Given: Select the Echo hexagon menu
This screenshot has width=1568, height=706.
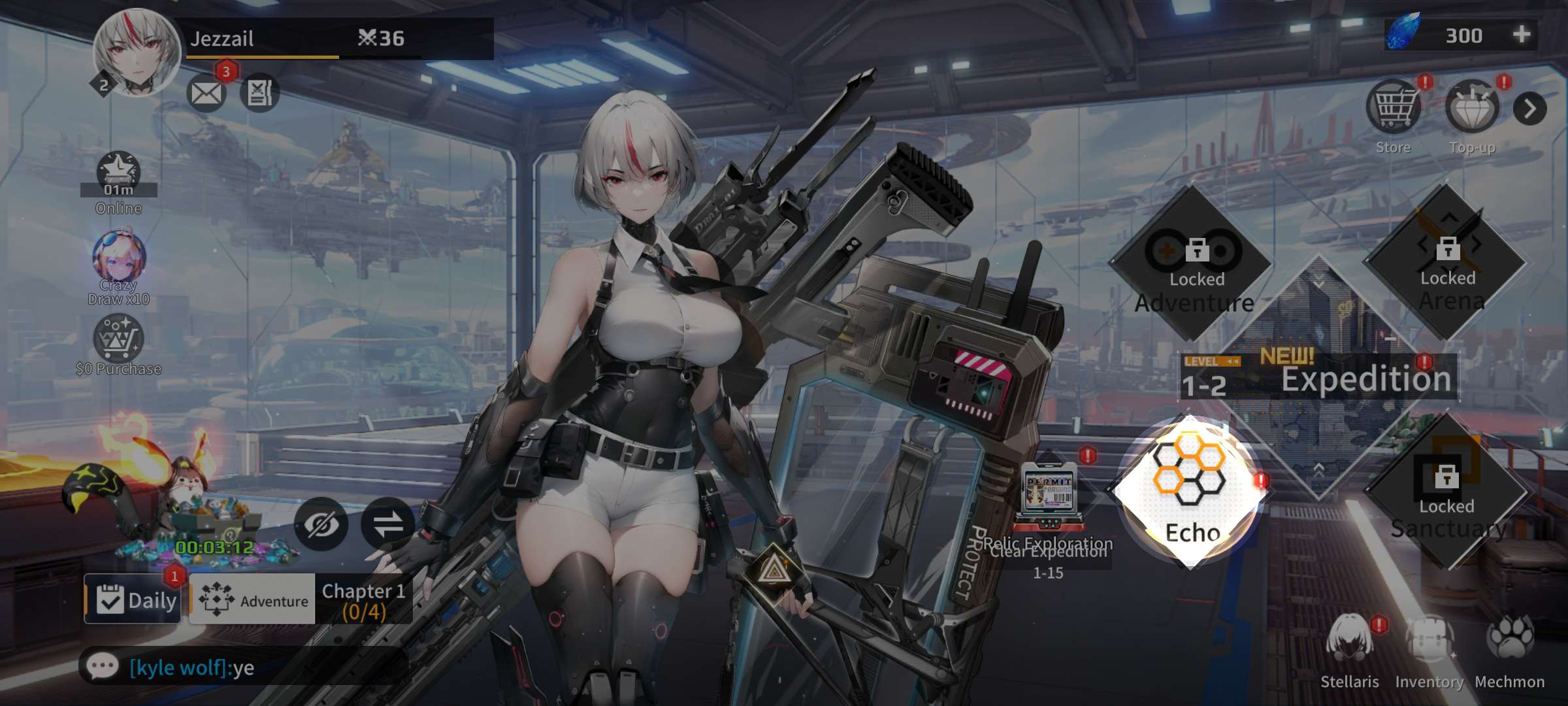Looking at the screenshot, I should click(1190, 492).
